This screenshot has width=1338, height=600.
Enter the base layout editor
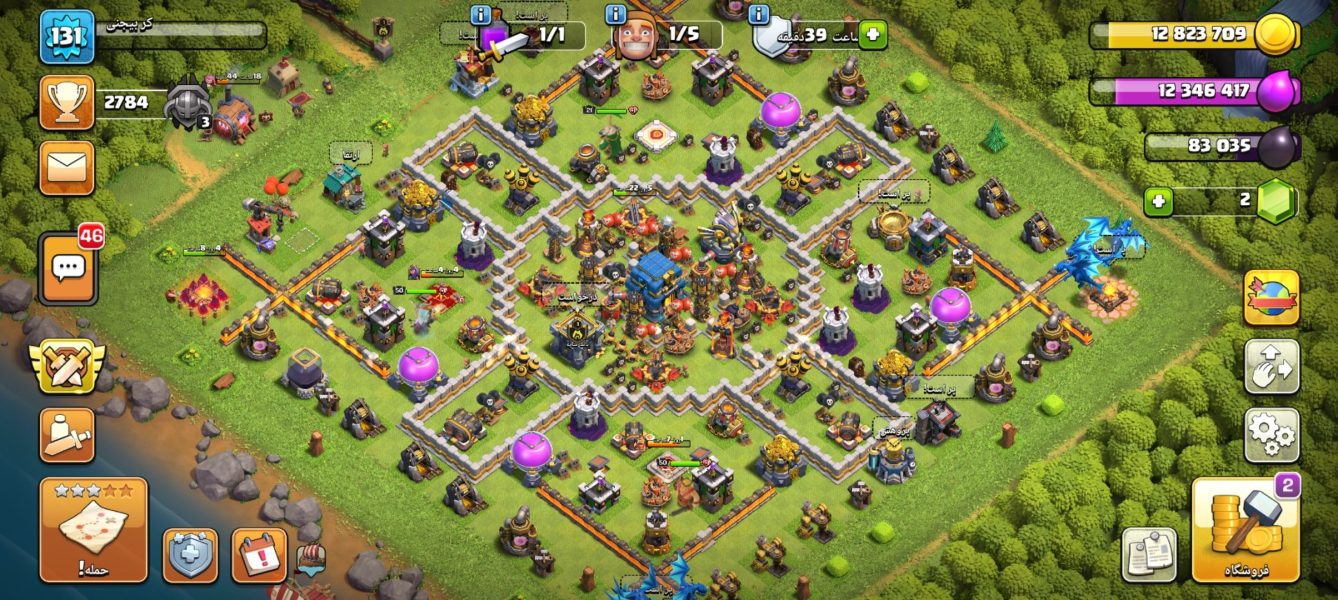click(x=1271, y=366)
